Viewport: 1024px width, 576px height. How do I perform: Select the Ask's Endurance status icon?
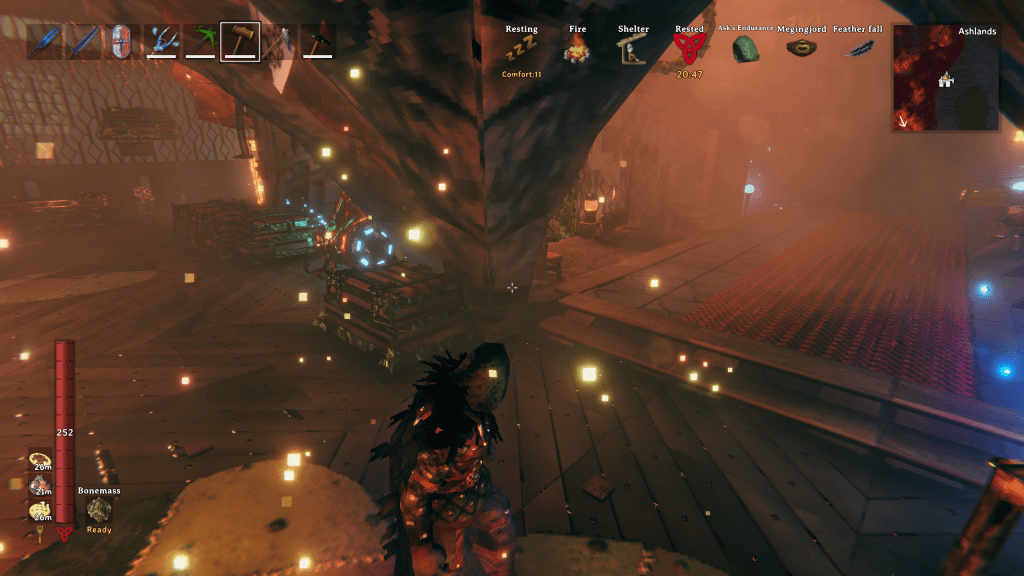(x=745, y=48)
